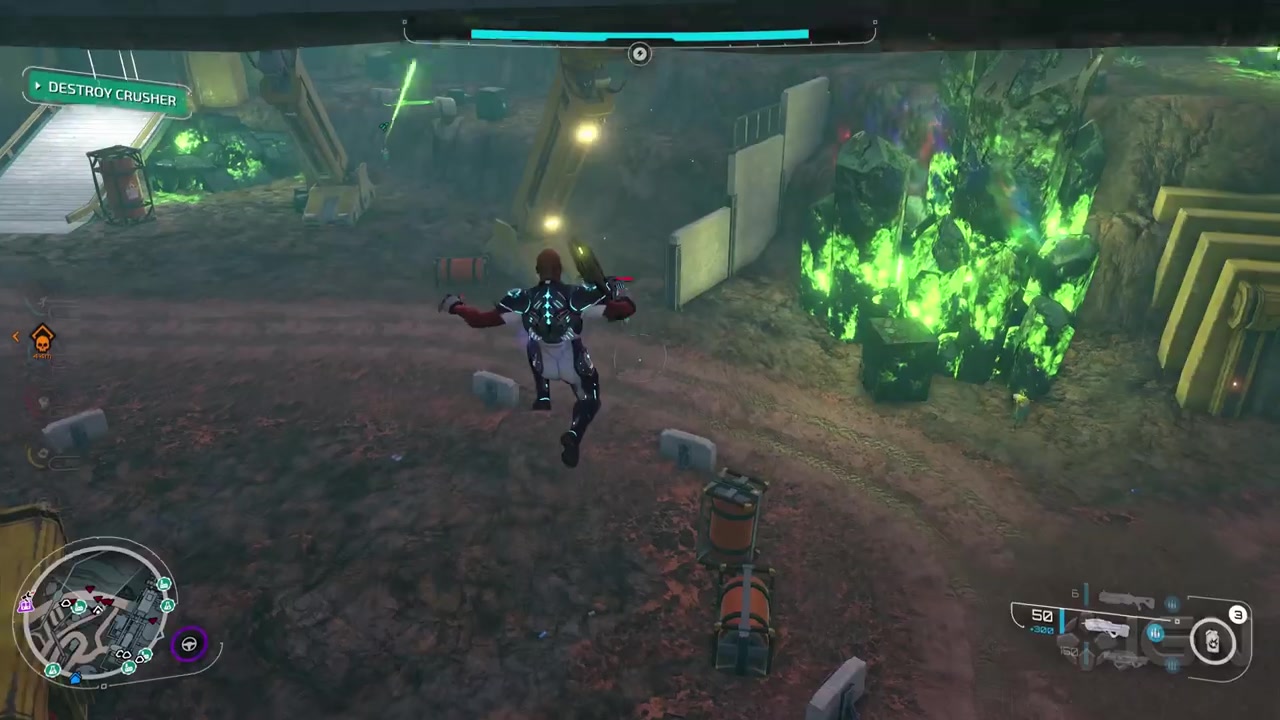Select the orange skull enemy marker
Viewport: 1280px width, 720px height.
point(42,341)
